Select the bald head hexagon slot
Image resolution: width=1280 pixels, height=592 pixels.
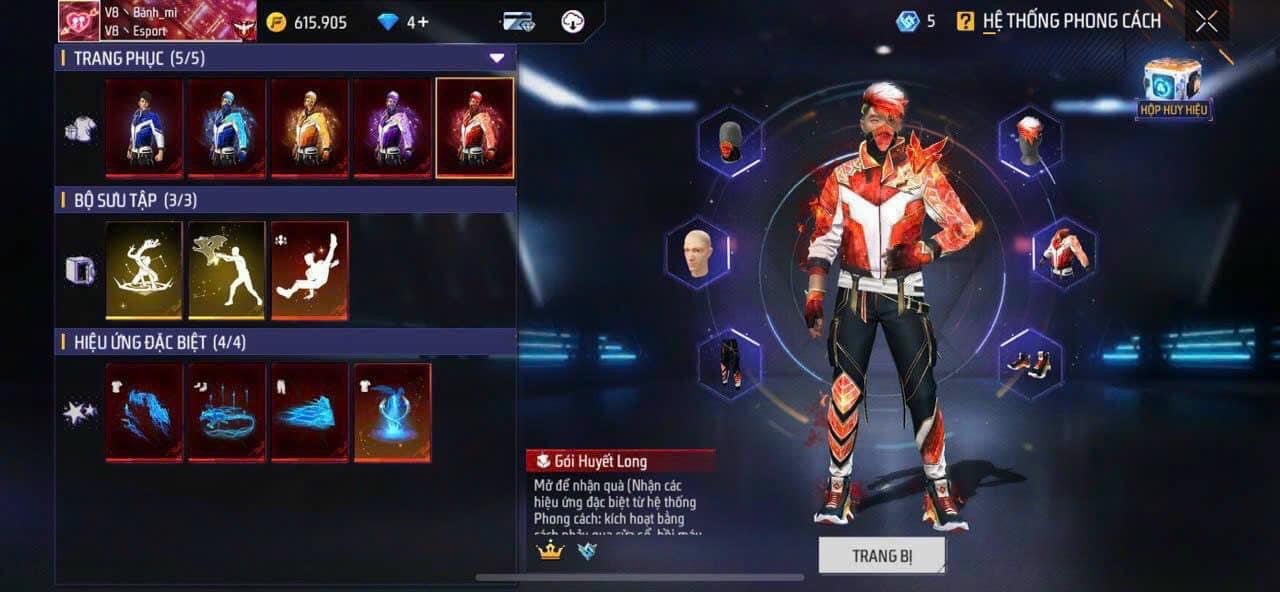point(698,252)
